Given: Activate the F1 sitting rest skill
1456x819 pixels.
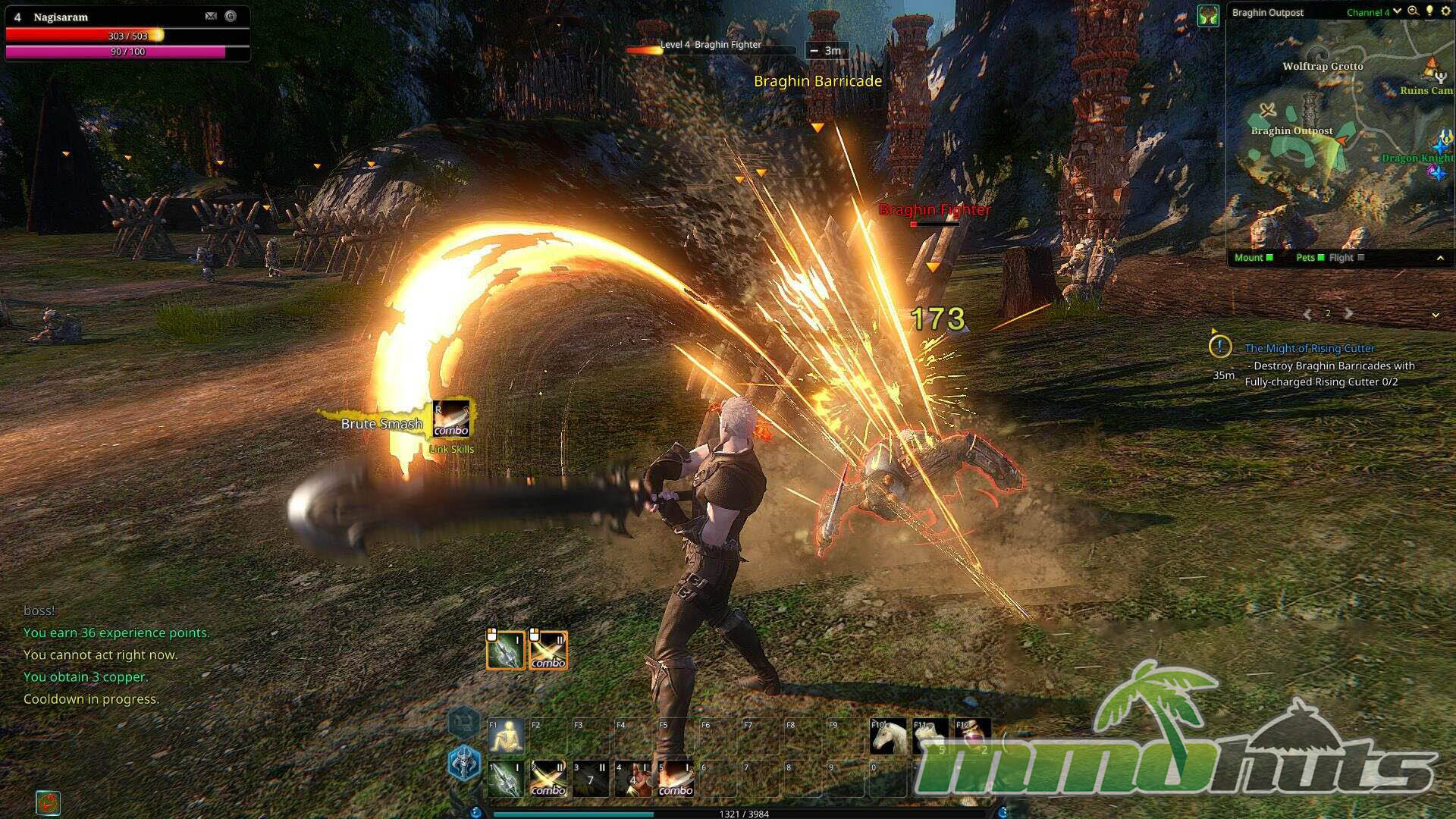Looking at the screenshot, I should pyautogui.click(x=506, y=736).
